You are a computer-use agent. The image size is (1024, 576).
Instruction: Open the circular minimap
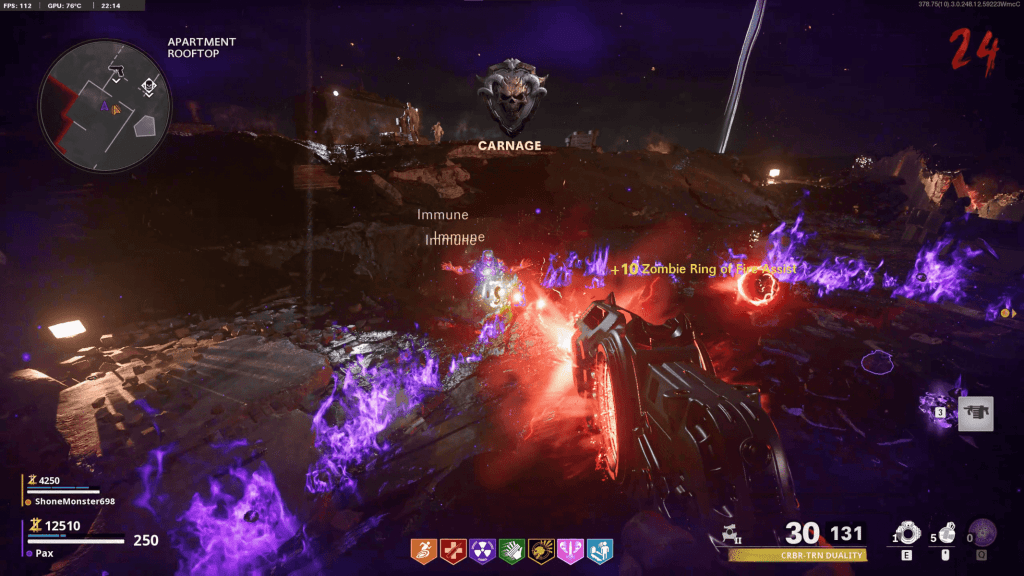(104, 105)
